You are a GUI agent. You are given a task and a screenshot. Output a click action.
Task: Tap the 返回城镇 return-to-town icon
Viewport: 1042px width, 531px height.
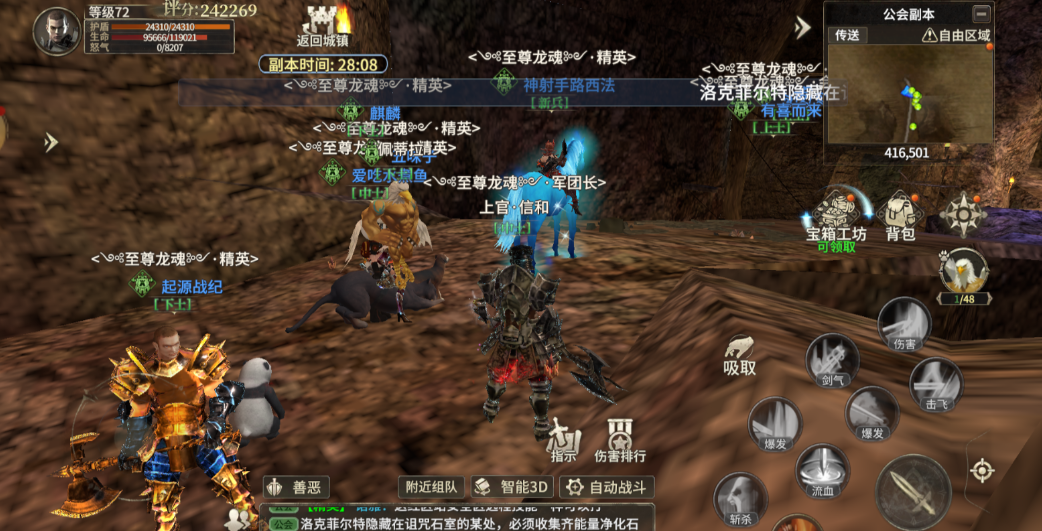(324, 26)
